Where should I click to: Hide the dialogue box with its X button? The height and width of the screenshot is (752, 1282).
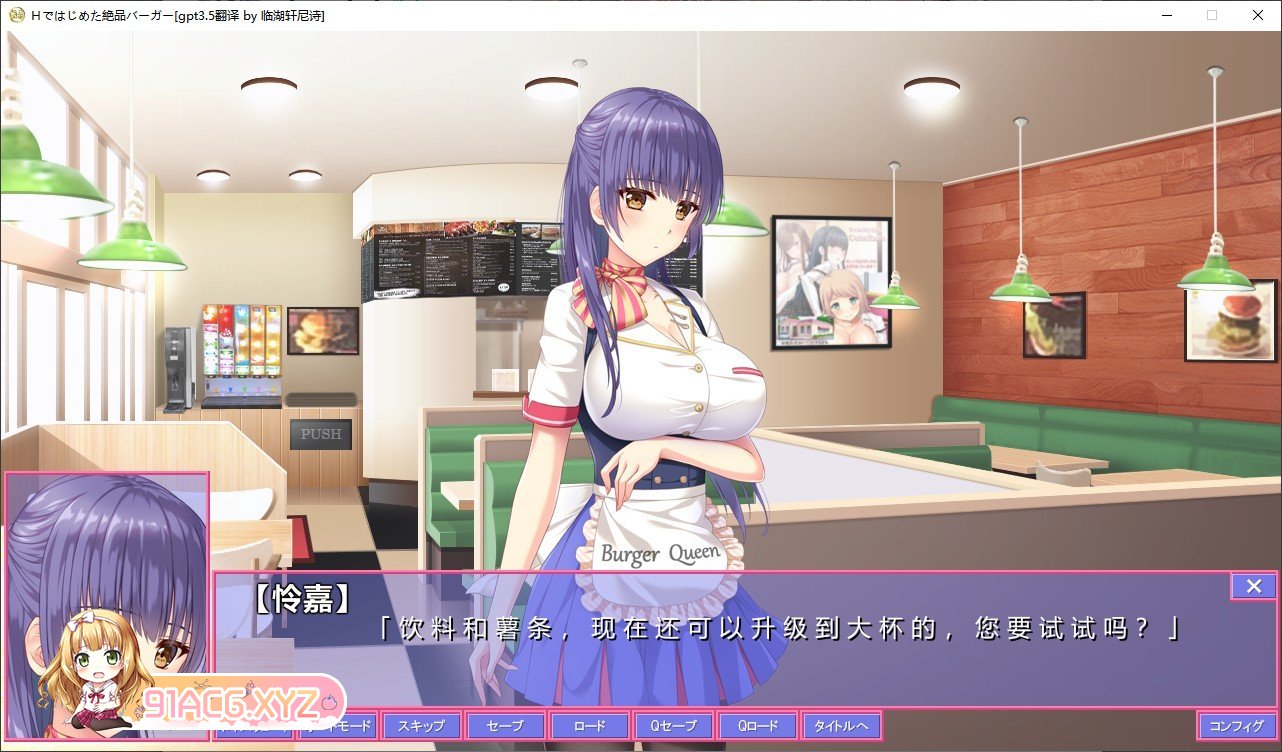click(x=1254, y=586)
